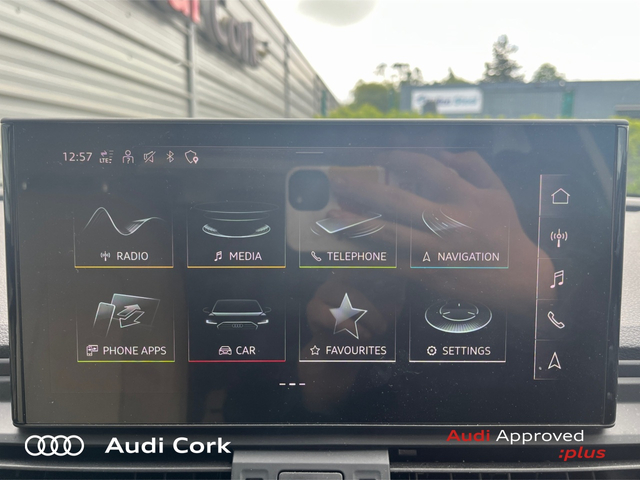The width and height of the screenshot is (640, 480).
Task: Open the Settings tile
Action: [459, 329]
